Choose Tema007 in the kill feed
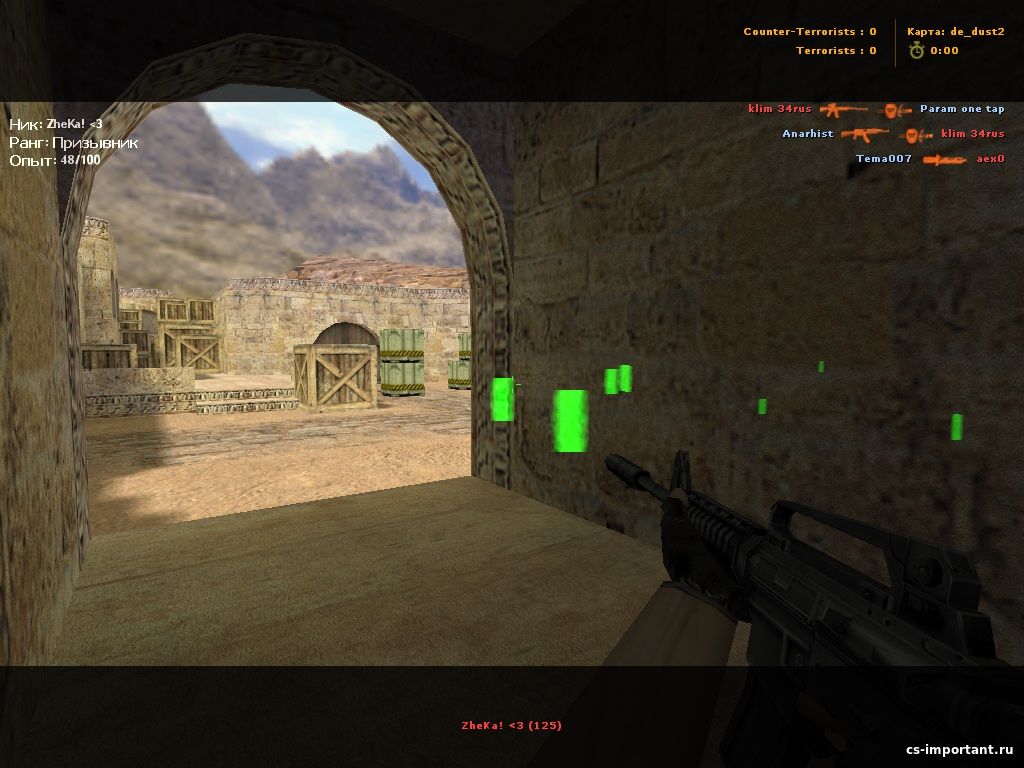The height and width of the screenshot is (768, 1024). (884, 159)
